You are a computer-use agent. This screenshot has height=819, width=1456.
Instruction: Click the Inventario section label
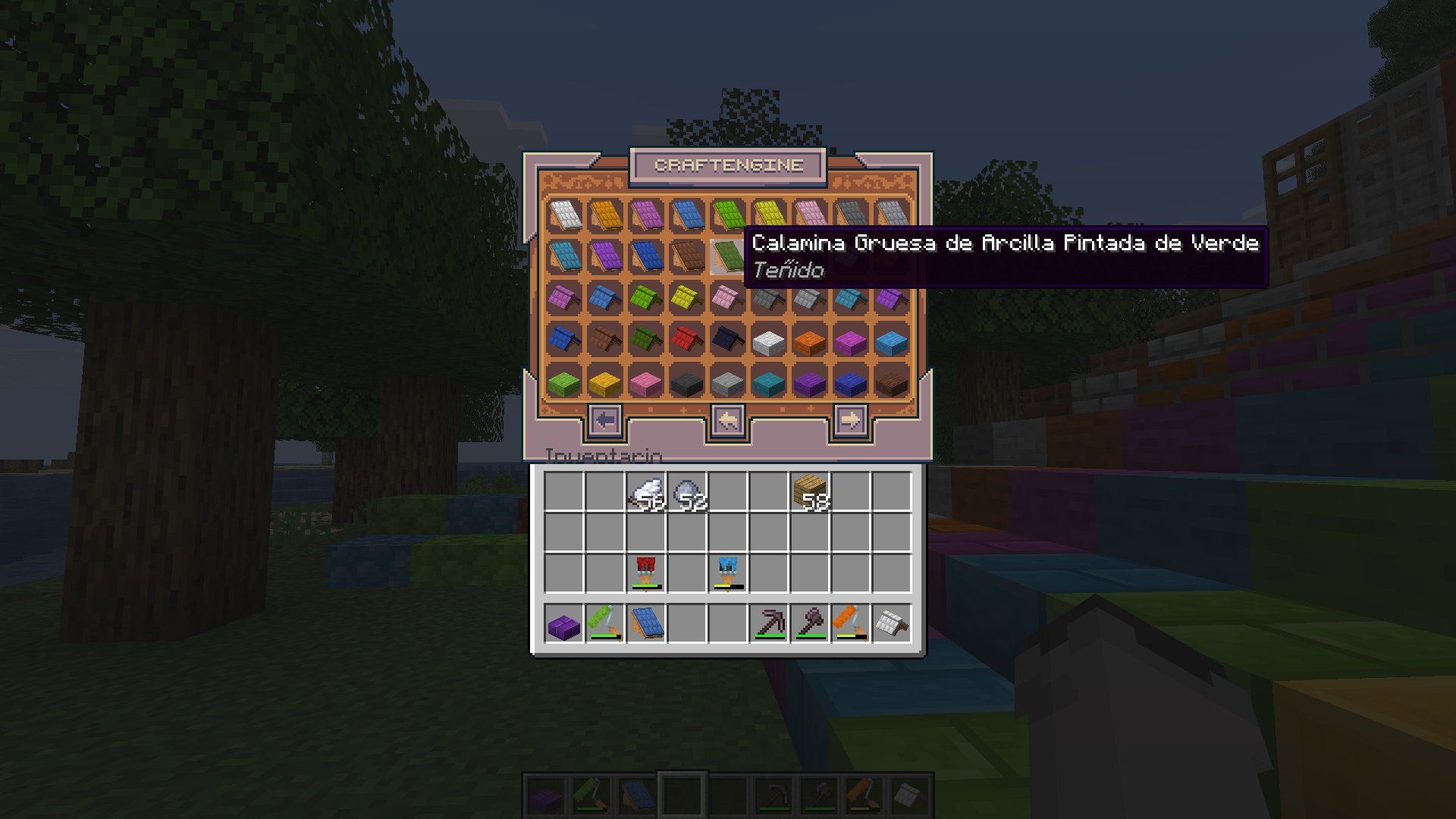pyautogui.click(x=603, y=453)
